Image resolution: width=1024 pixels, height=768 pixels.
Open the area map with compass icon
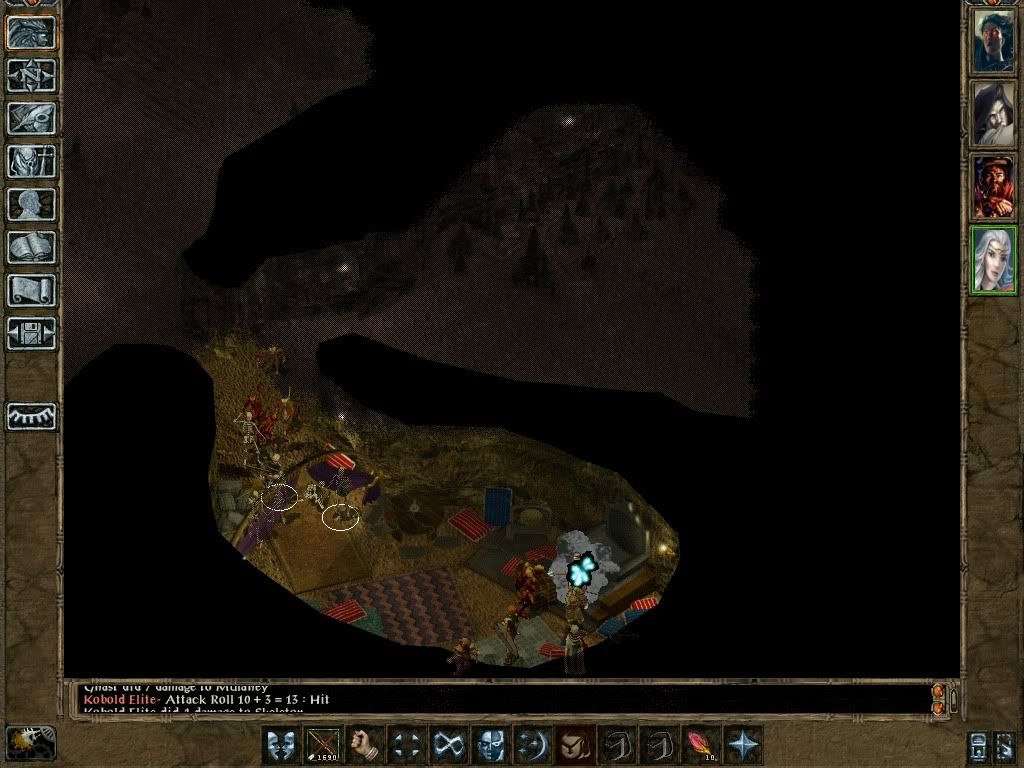point(32,75)
